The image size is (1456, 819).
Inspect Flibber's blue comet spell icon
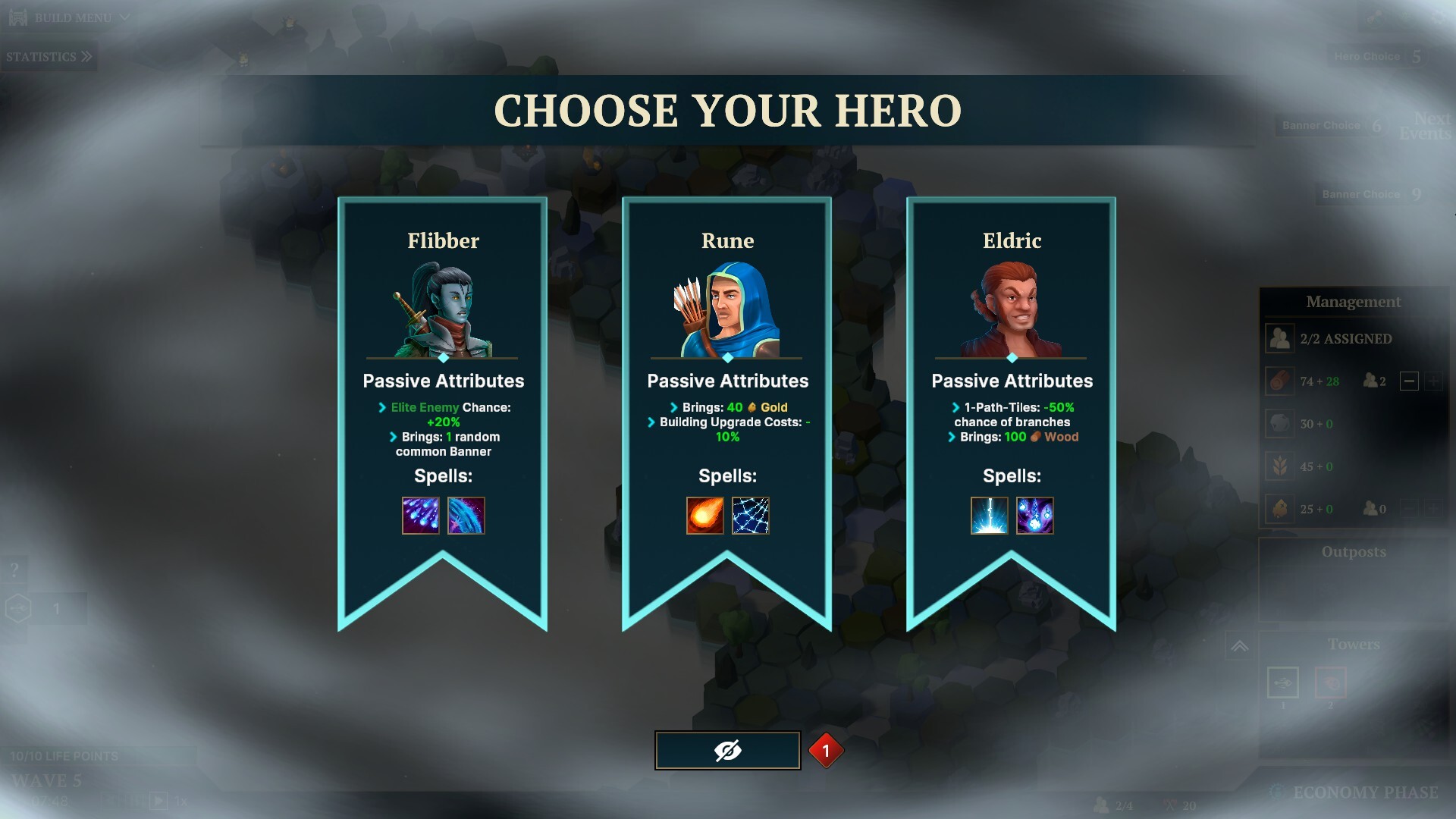[466, 516]
